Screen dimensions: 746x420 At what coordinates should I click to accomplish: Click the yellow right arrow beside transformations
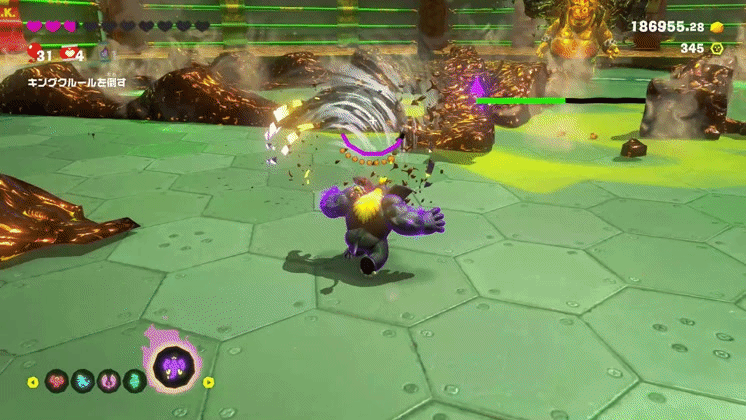pyautogui.click(x=208, y=381)
